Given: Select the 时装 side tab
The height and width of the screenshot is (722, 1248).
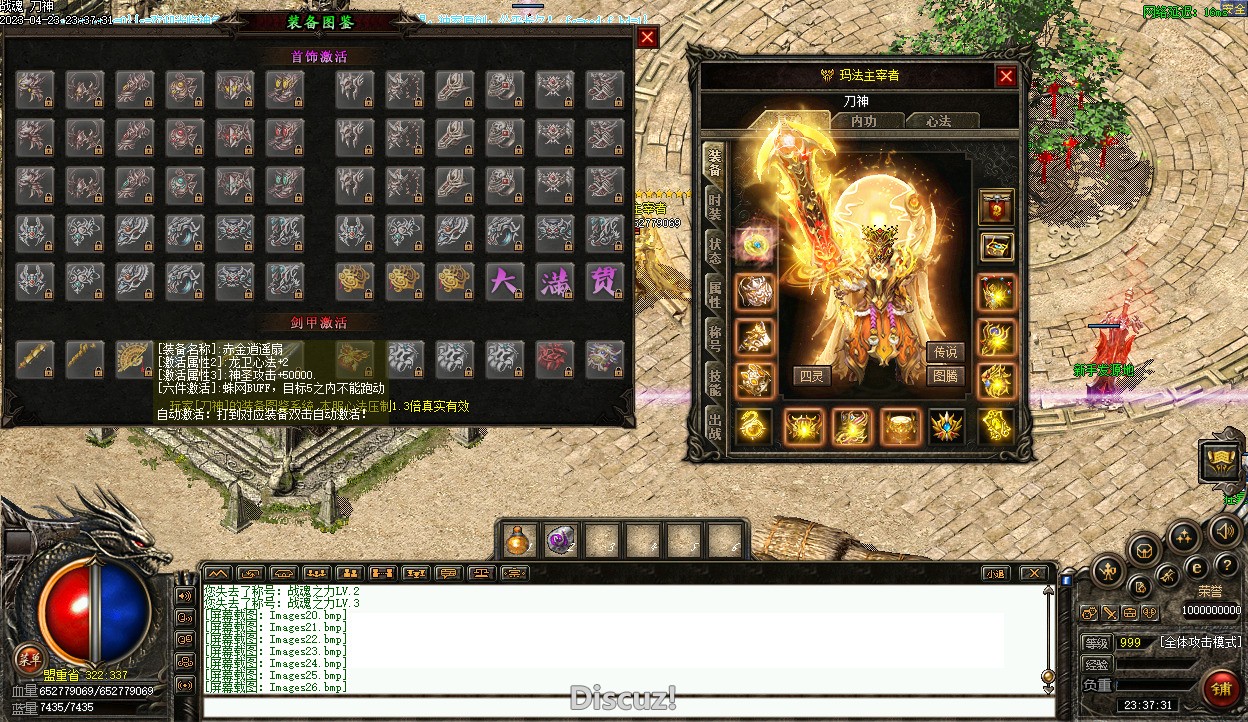Looking at the screenshot, I should pos(714,207).
